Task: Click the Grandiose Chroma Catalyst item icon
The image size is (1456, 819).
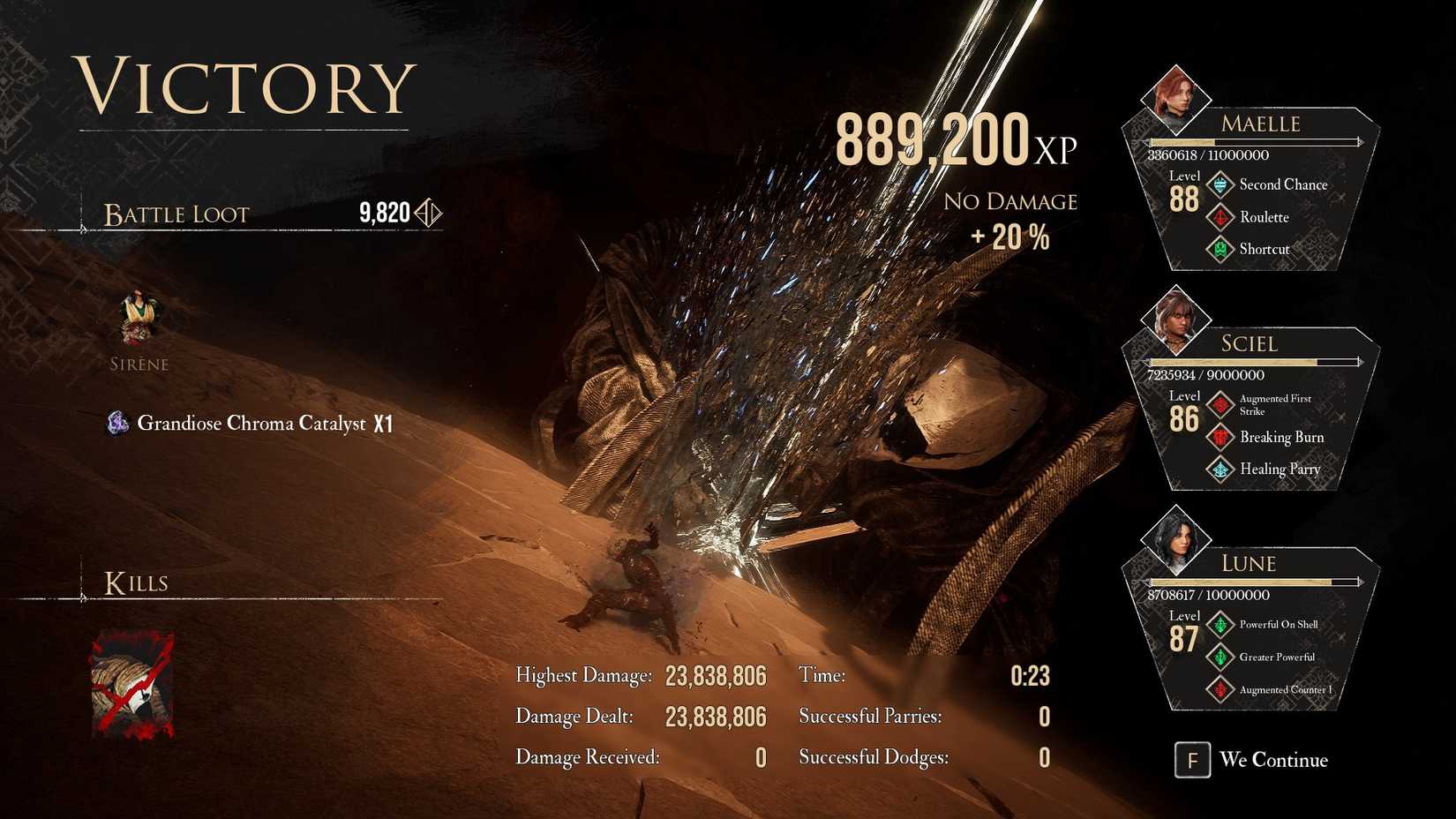Action: (x=116, y=424)
